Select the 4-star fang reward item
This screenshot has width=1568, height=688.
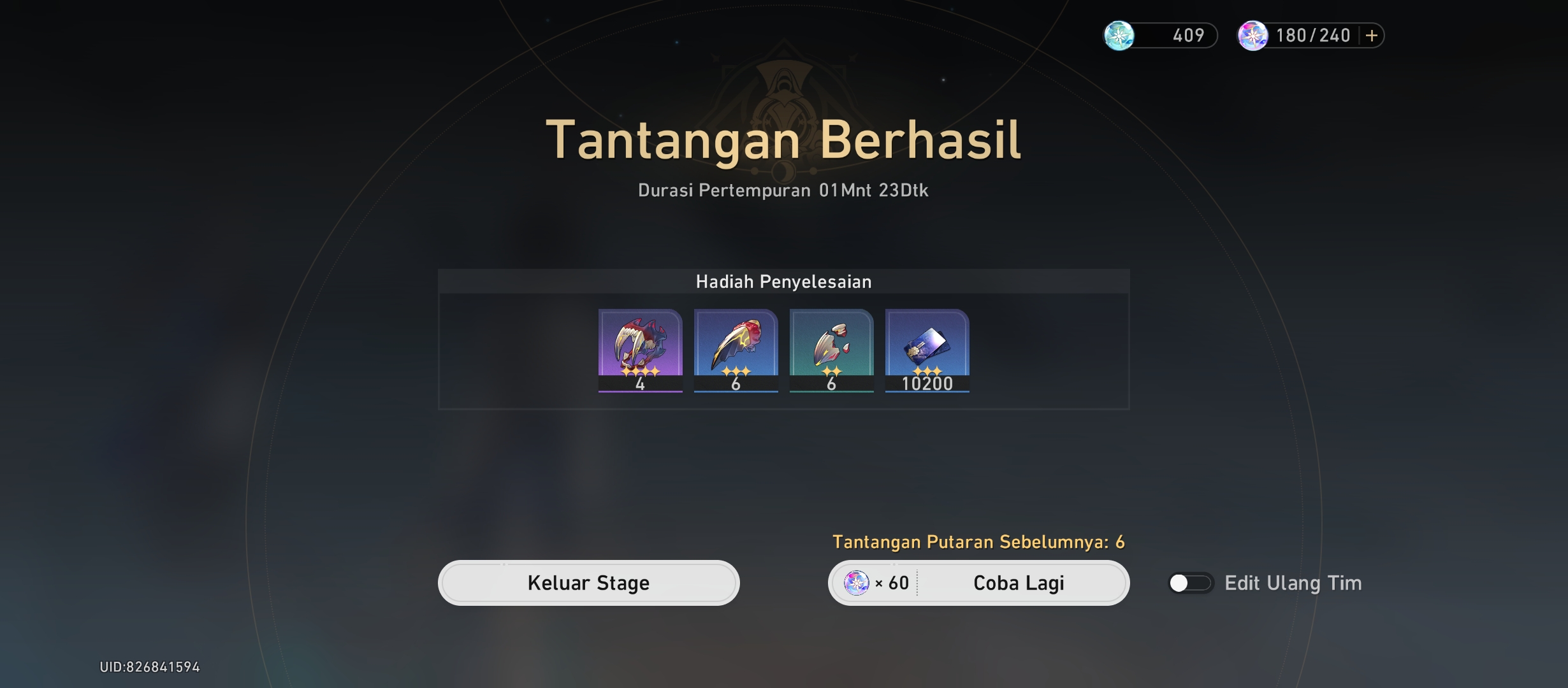tap(640, 350)
